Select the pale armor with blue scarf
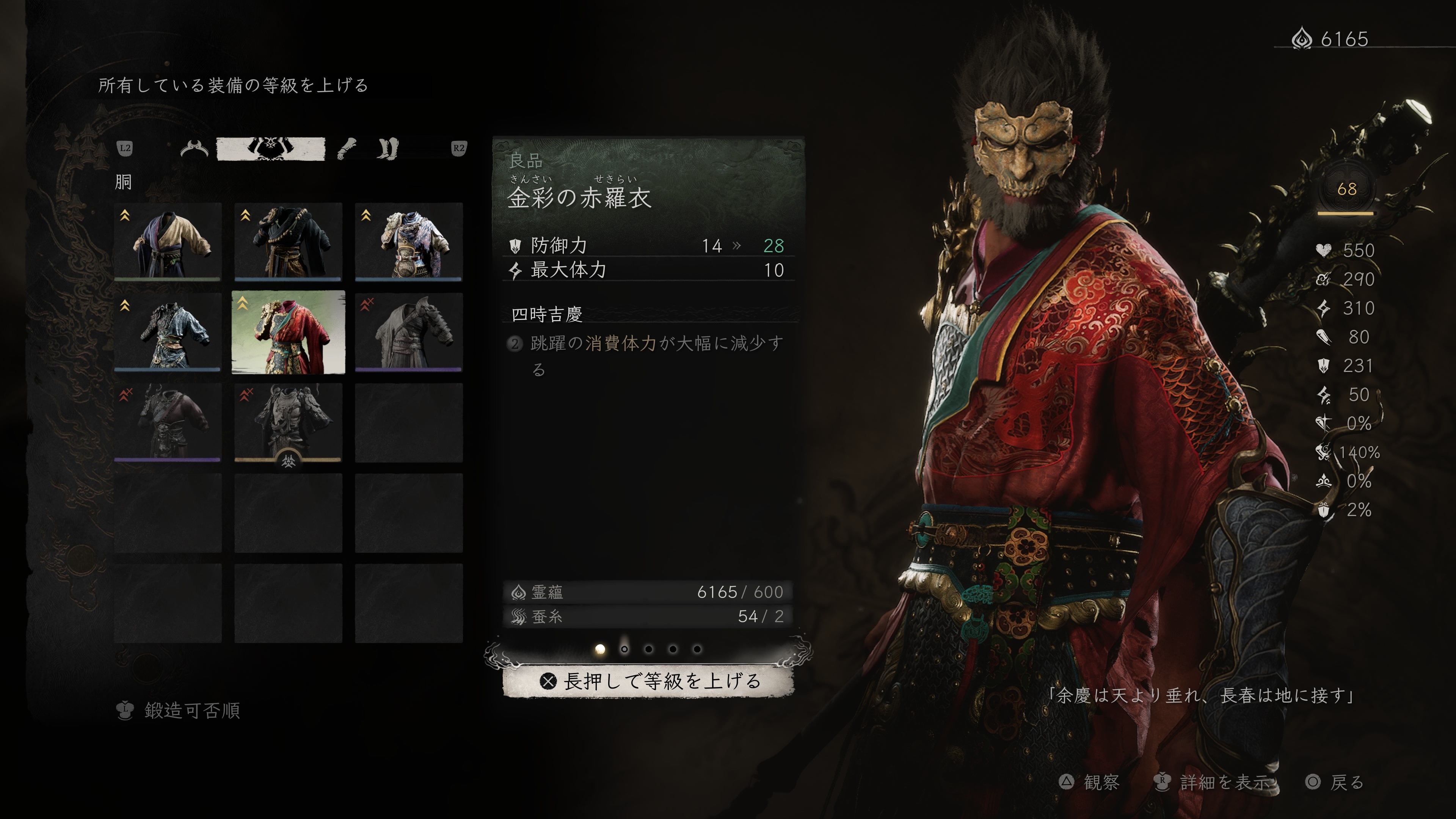This screenshot has height=819, width=1456. (409, 242)
